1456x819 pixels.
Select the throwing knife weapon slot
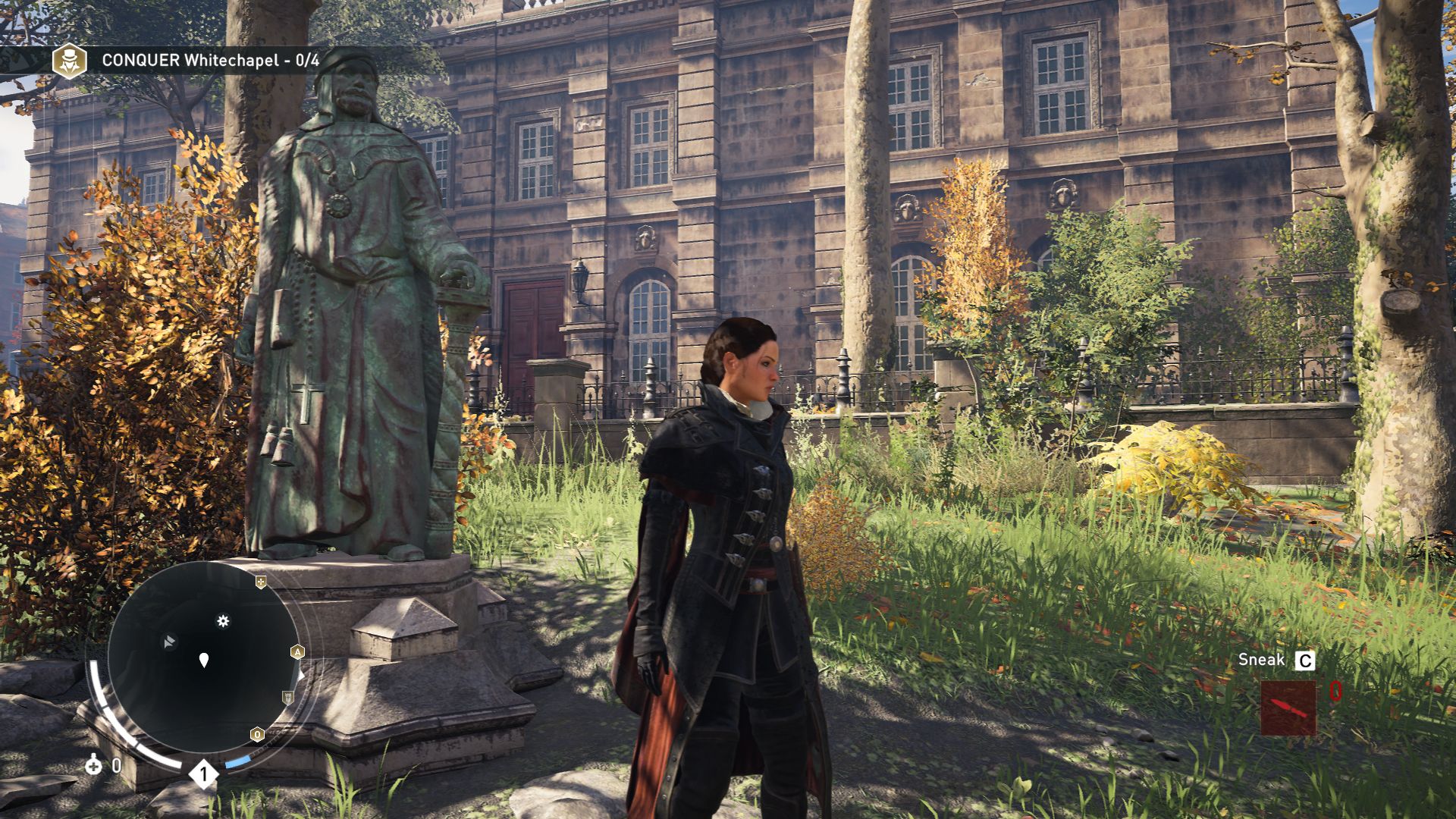coord(1288,708)
